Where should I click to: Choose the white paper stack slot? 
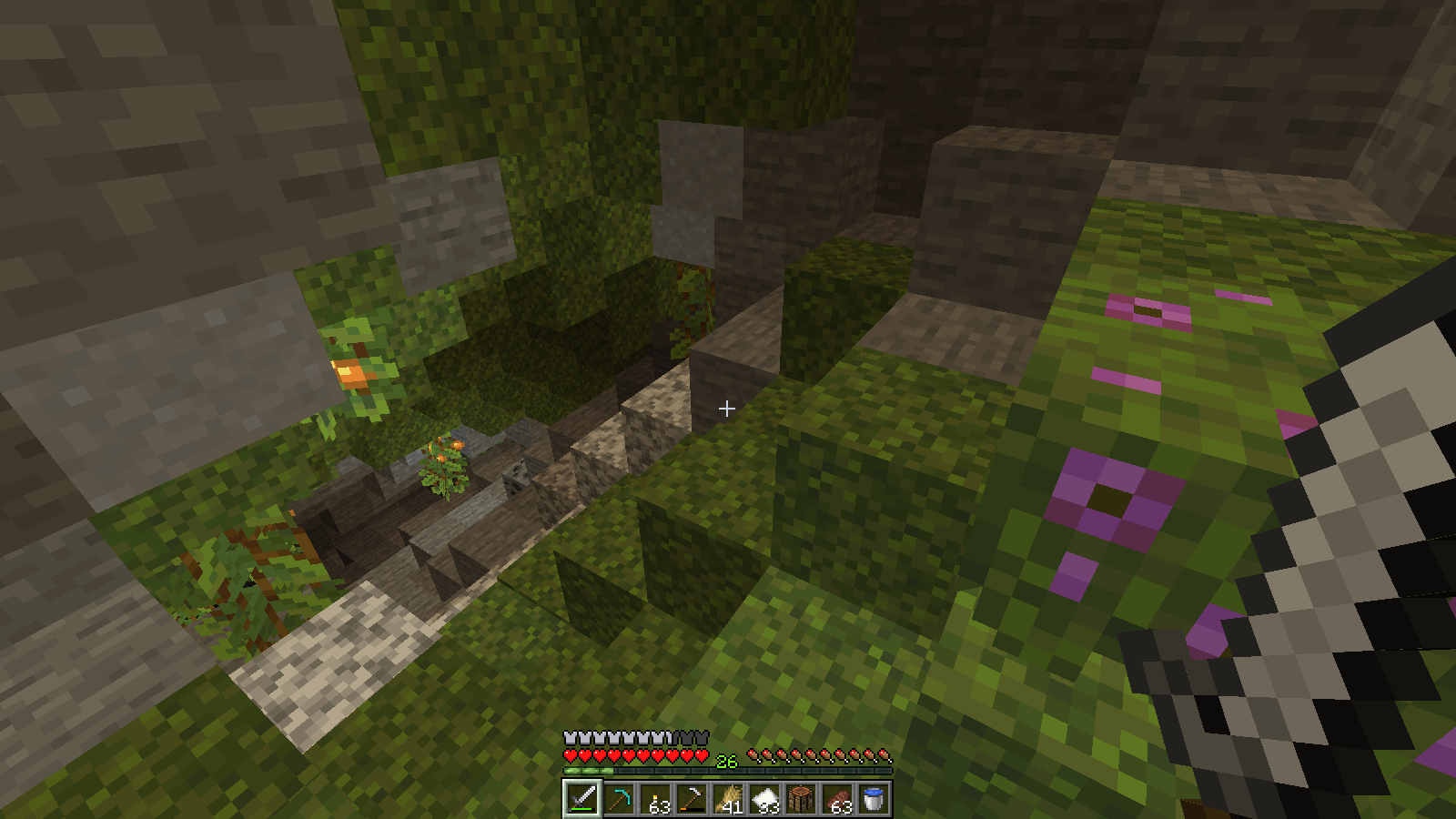pyautogui.click(x=764, y=799)
